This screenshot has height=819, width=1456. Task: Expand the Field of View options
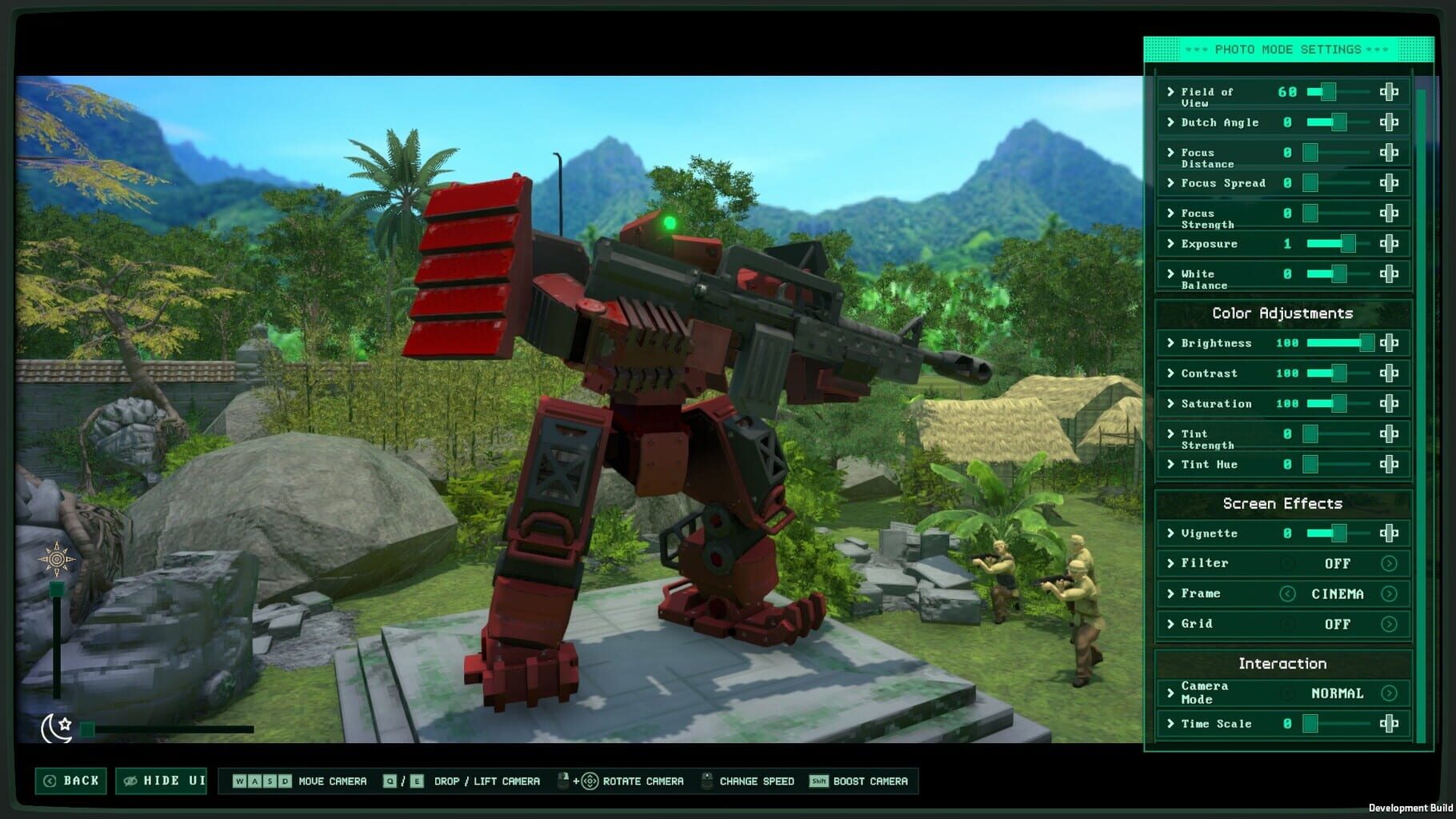[1169, 92]
